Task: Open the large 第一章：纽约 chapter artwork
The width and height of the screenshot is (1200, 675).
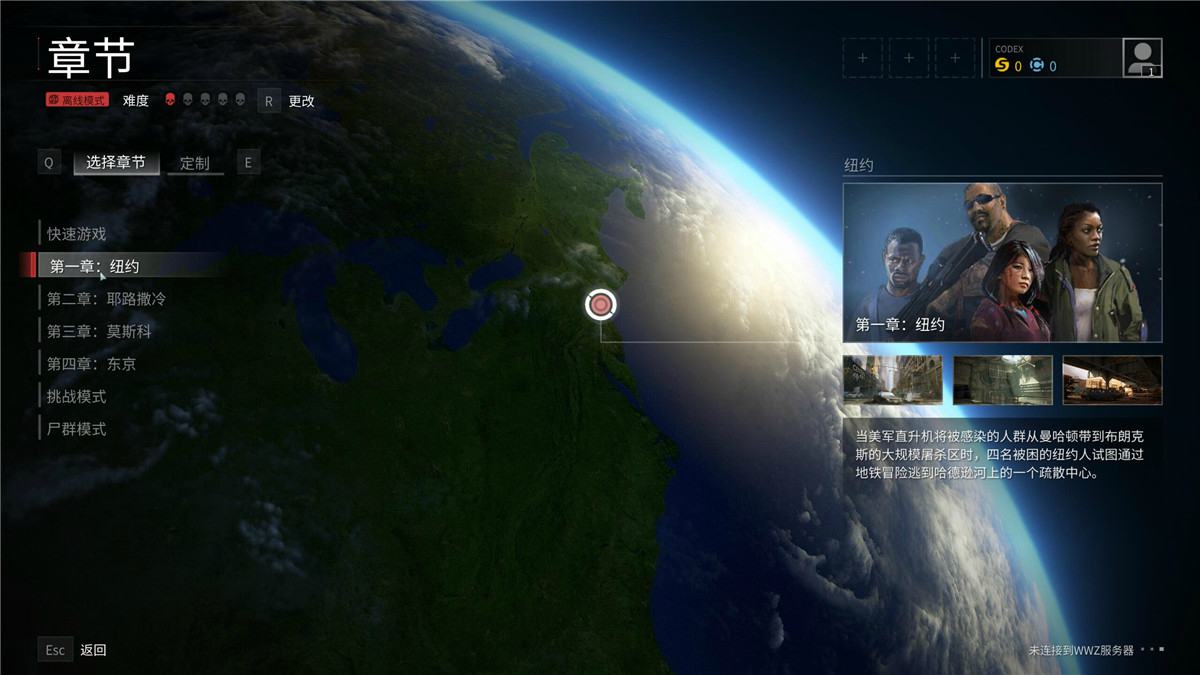Action: pyautogui.click(x=1002, y=262)
